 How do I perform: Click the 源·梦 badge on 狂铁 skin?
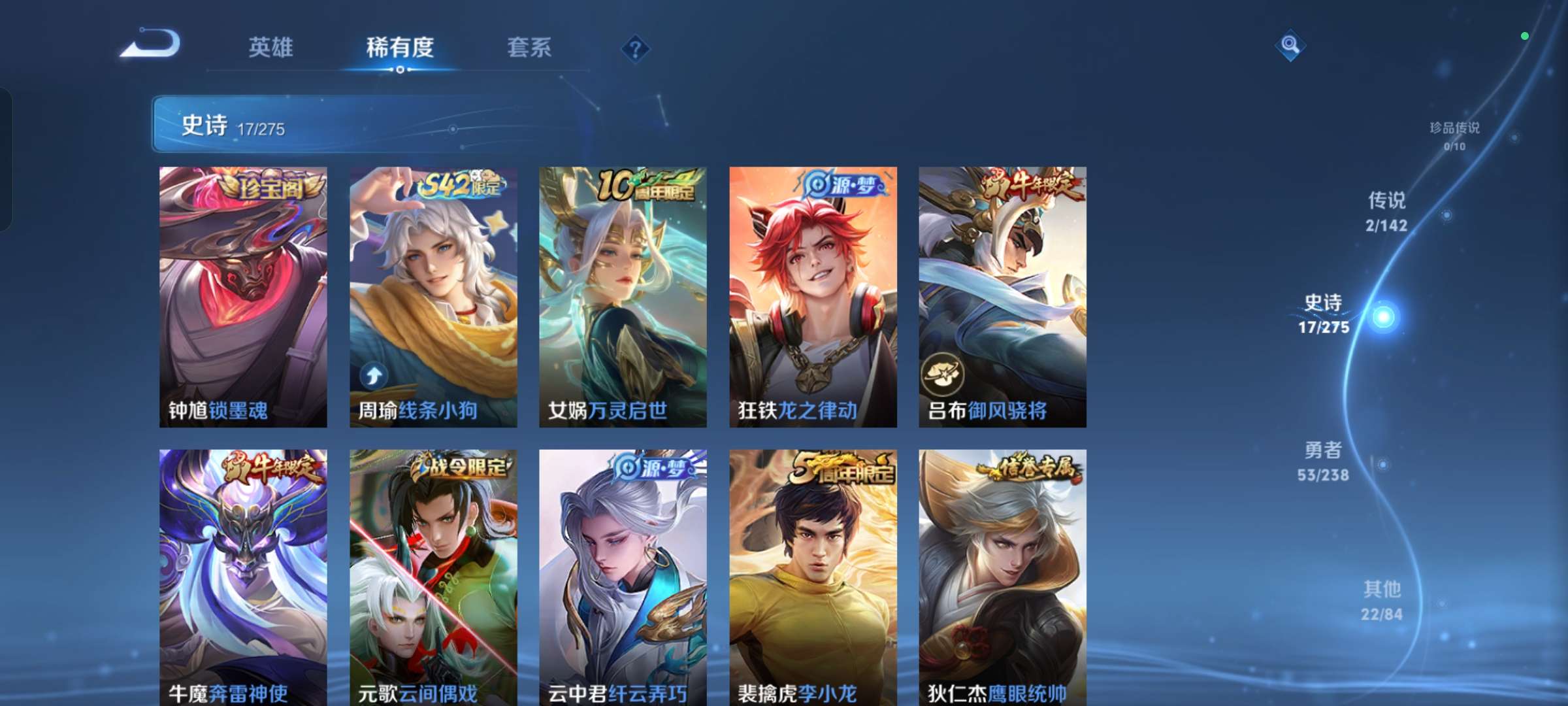[843, 186]
